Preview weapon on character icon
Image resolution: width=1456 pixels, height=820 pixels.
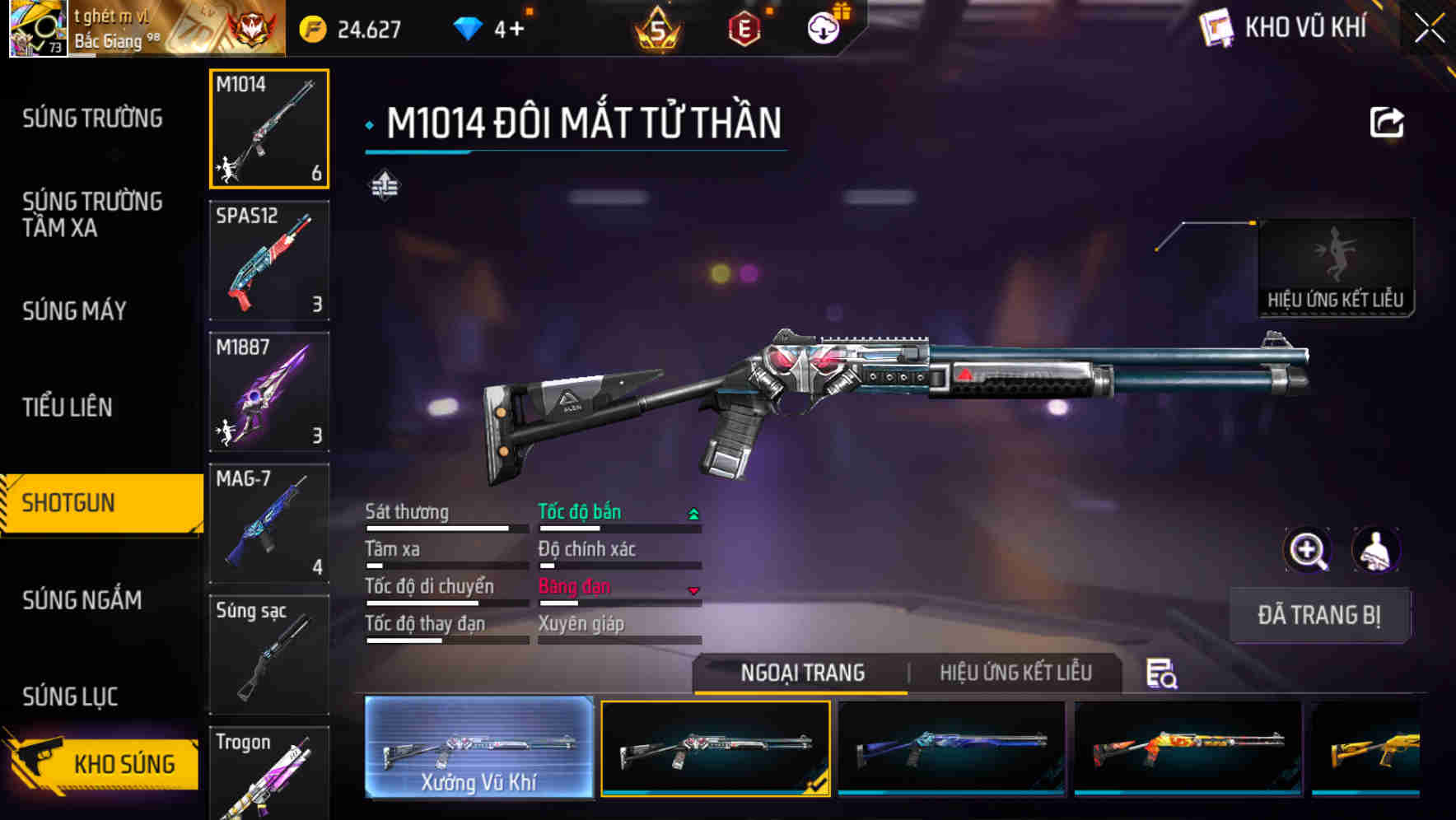[1375, 550]
